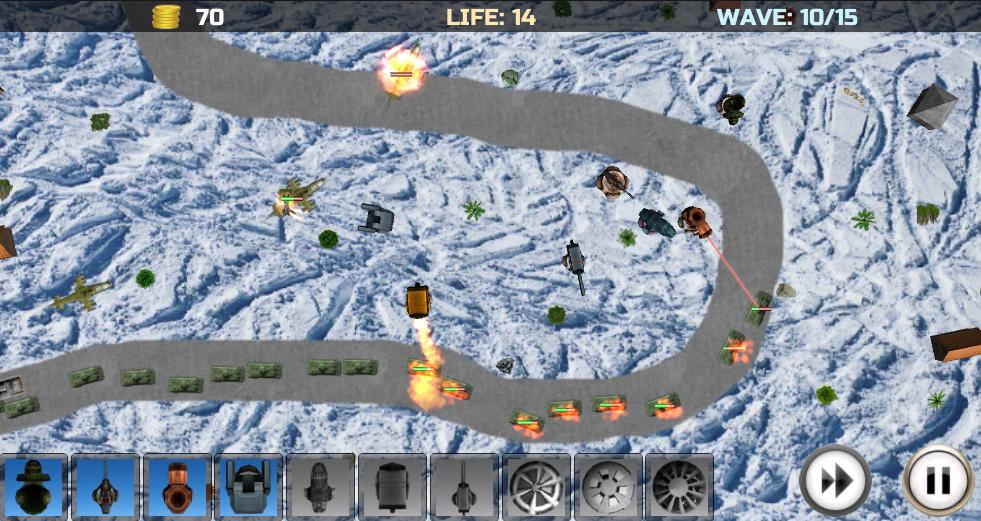Pause the game

click(x=937, y=482)
